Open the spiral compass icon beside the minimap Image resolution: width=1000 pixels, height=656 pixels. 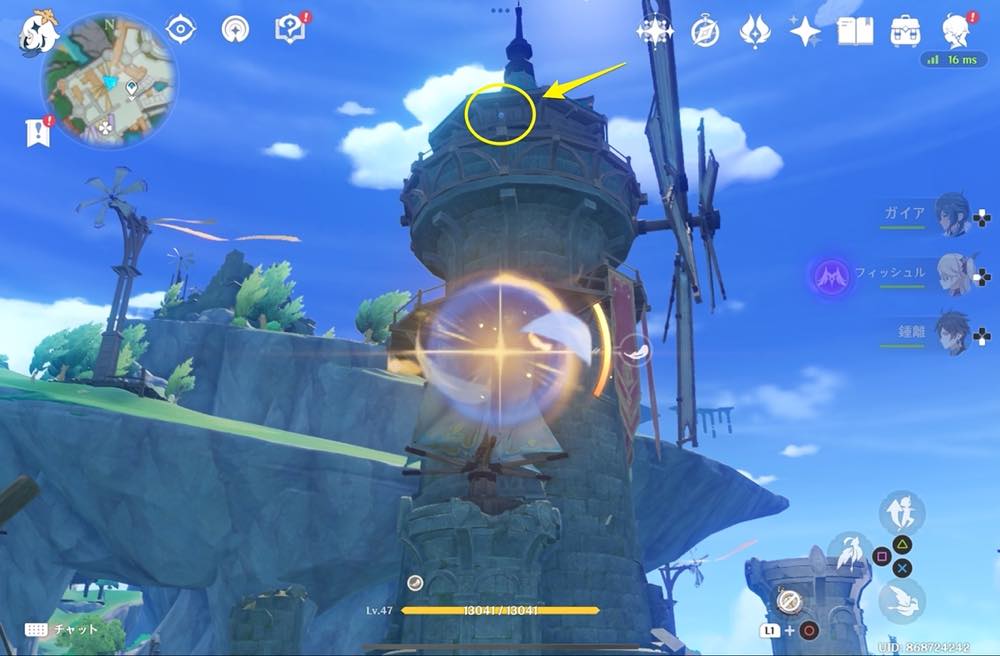236,30
